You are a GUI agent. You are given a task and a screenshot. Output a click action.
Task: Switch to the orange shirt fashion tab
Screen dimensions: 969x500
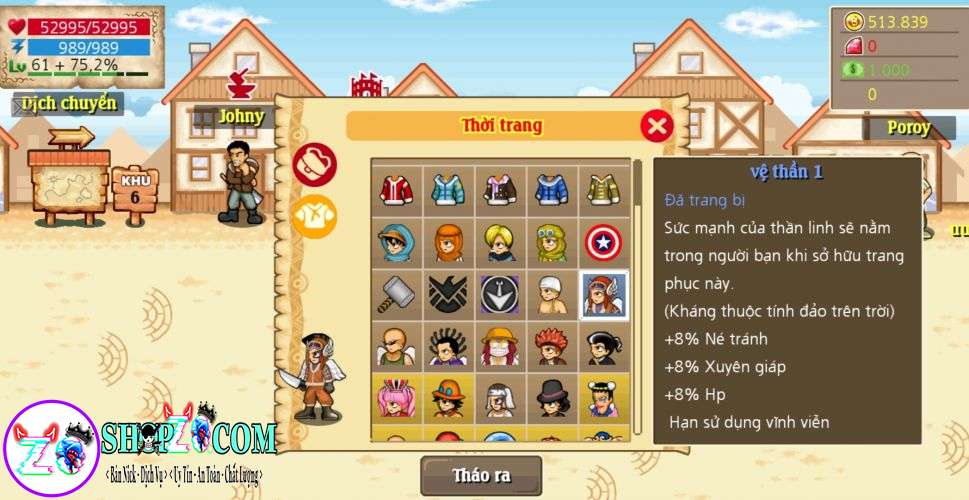[x=314, y=216]
